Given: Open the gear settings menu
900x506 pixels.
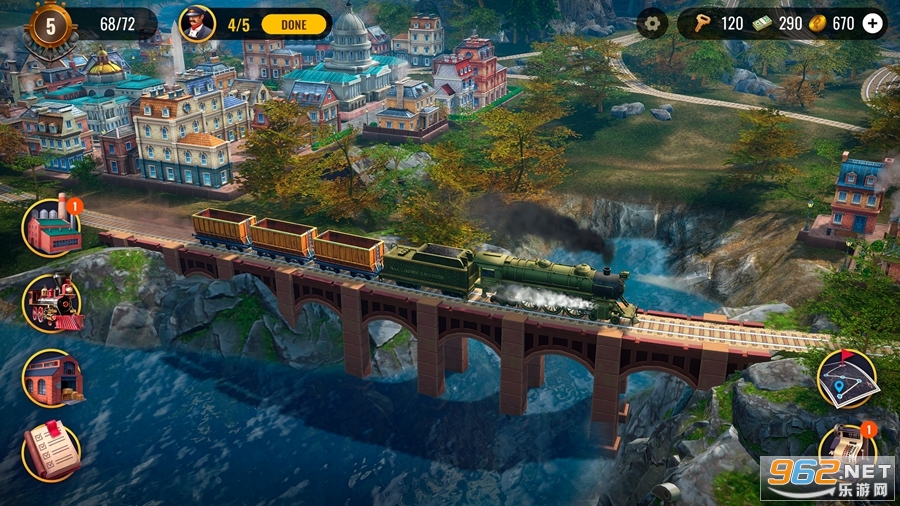Looking at the screenshot, I should pyautogui.click(x=652, y=23).
